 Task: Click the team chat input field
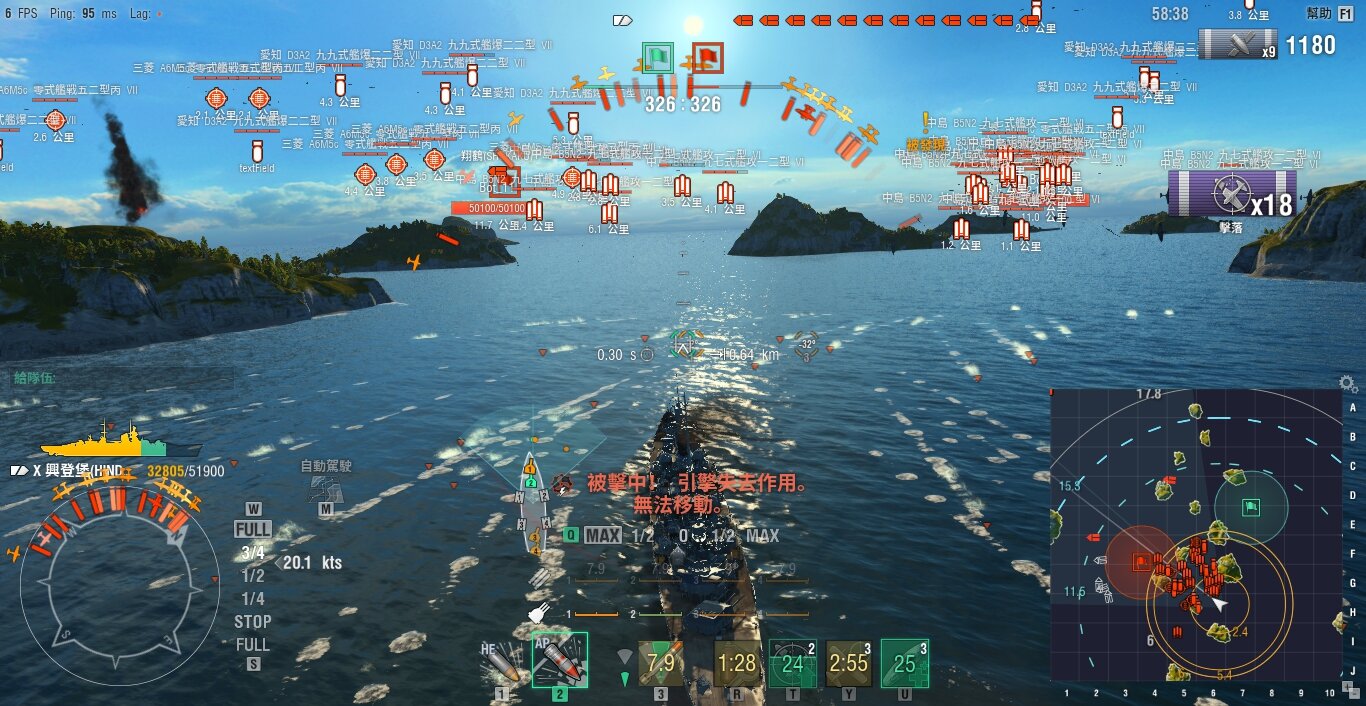tap(120, 378)
